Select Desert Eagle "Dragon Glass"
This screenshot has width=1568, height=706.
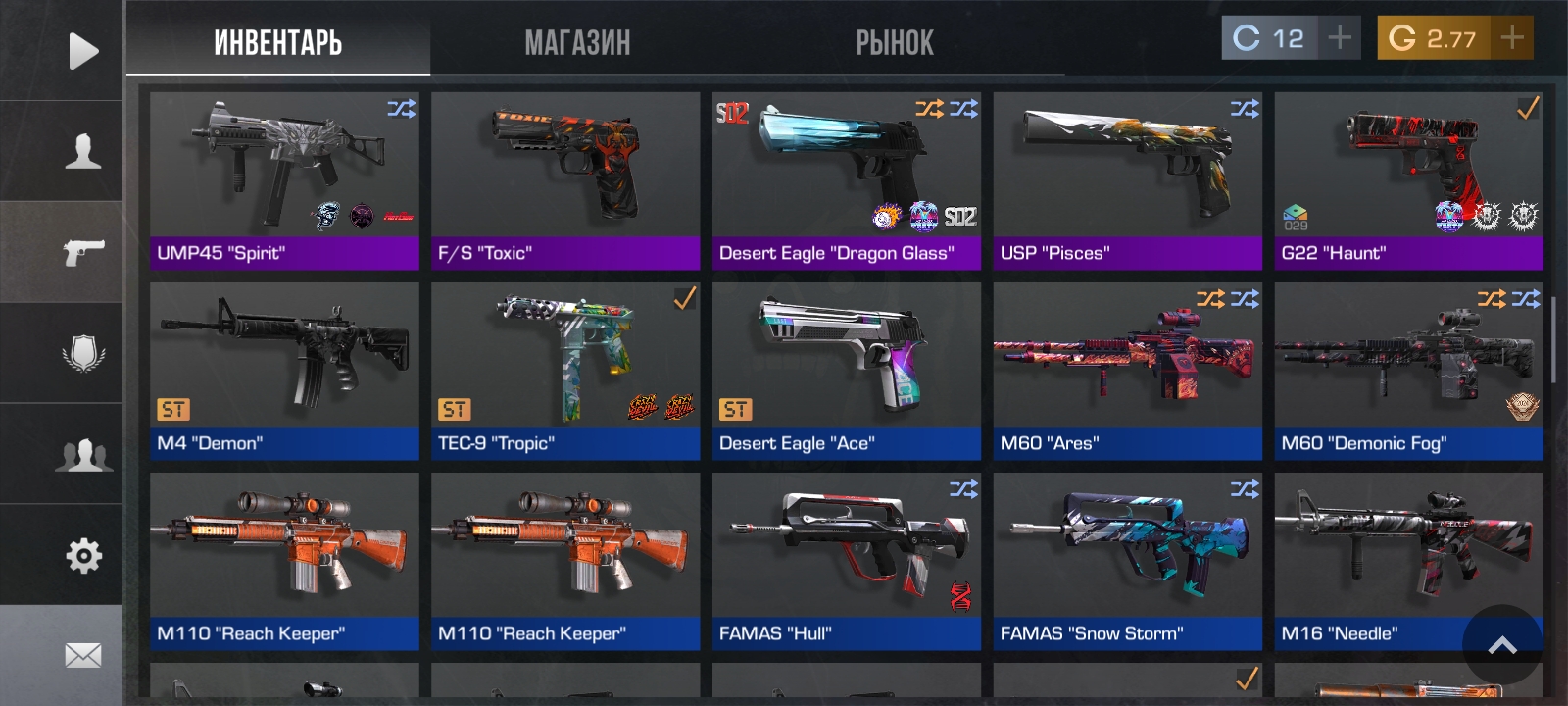tap(847, 180)
